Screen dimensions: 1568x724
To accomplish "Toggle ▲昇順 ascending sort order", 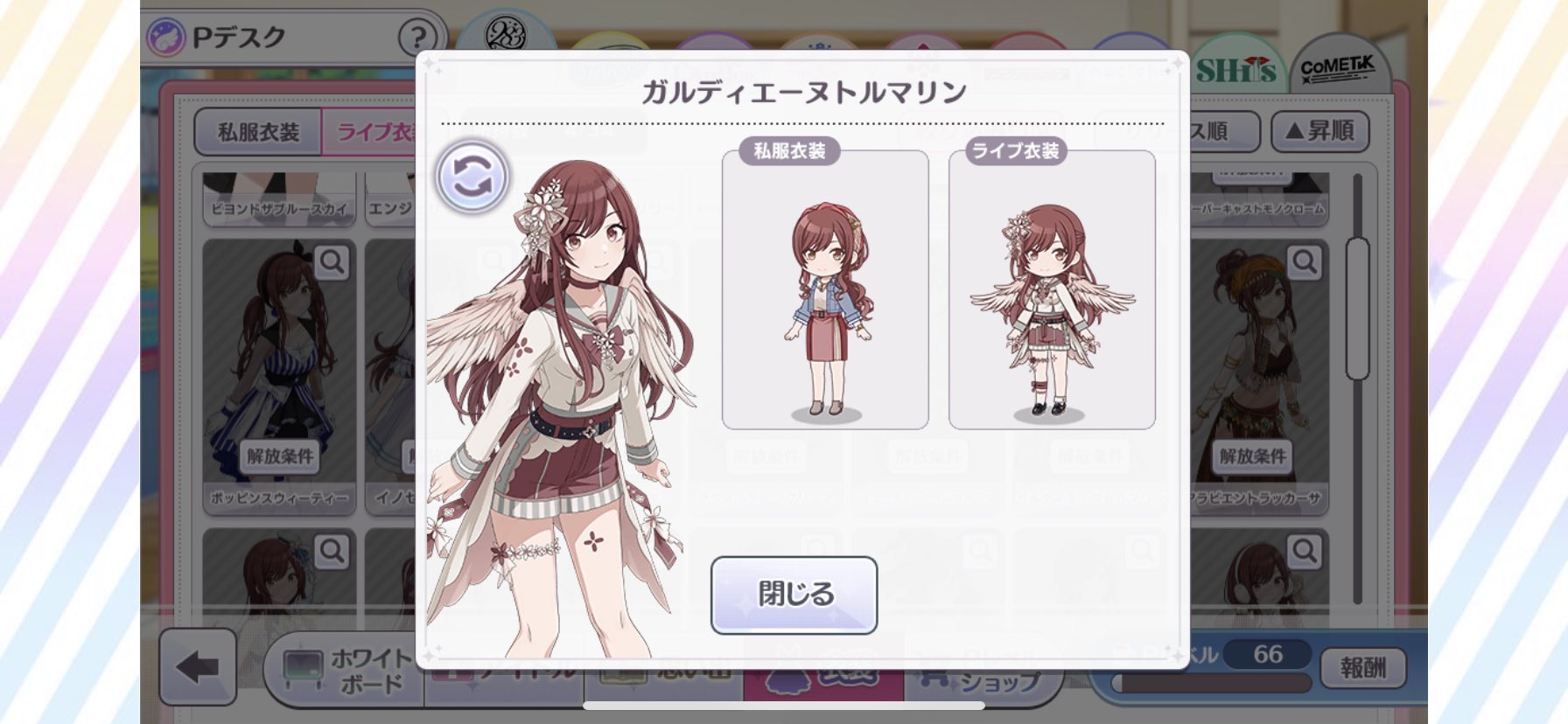I will click(x=1319, y=131).
